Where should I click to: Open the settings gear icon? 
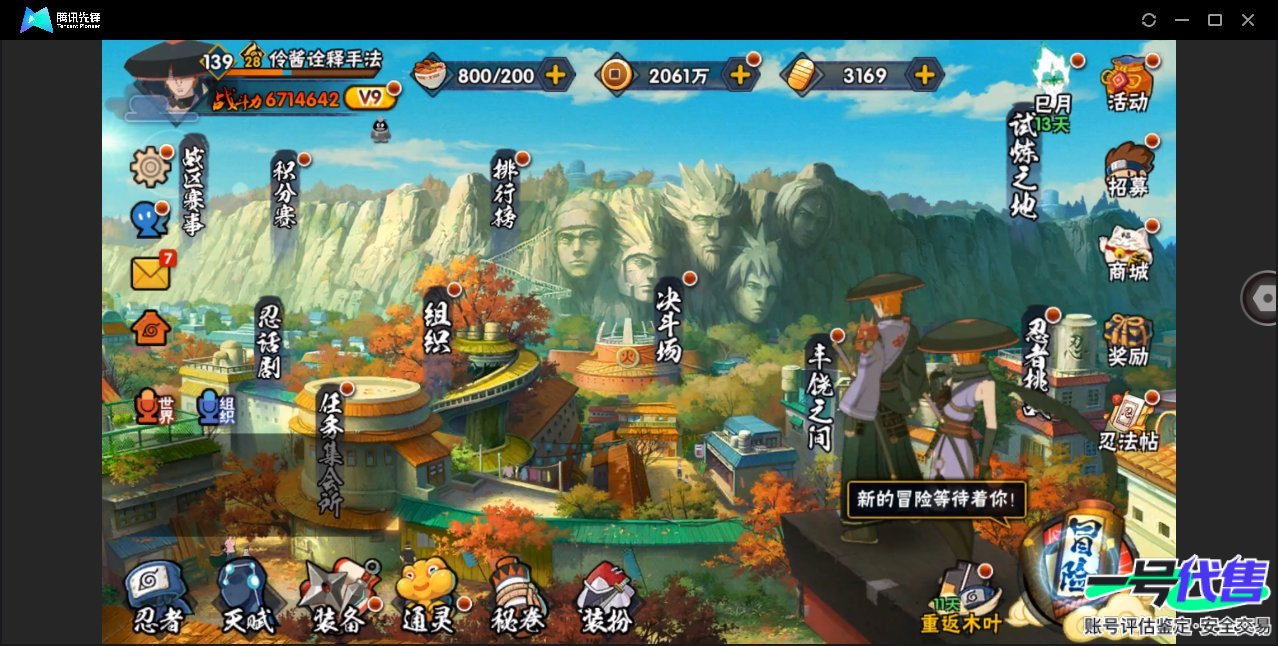pyautogui.click(x=150, y=166)
